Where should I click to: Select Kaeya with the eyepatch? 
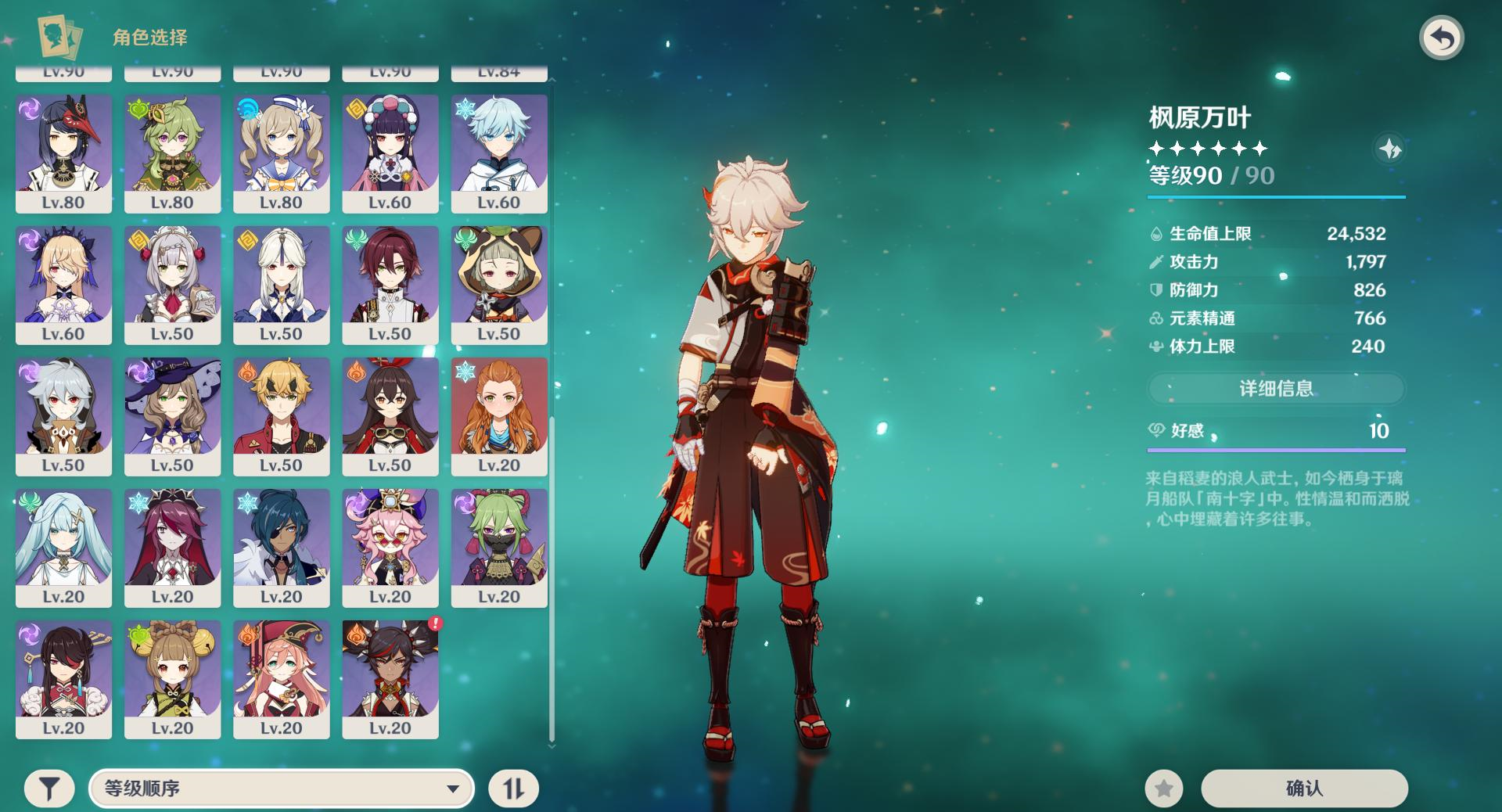point(281,548)
